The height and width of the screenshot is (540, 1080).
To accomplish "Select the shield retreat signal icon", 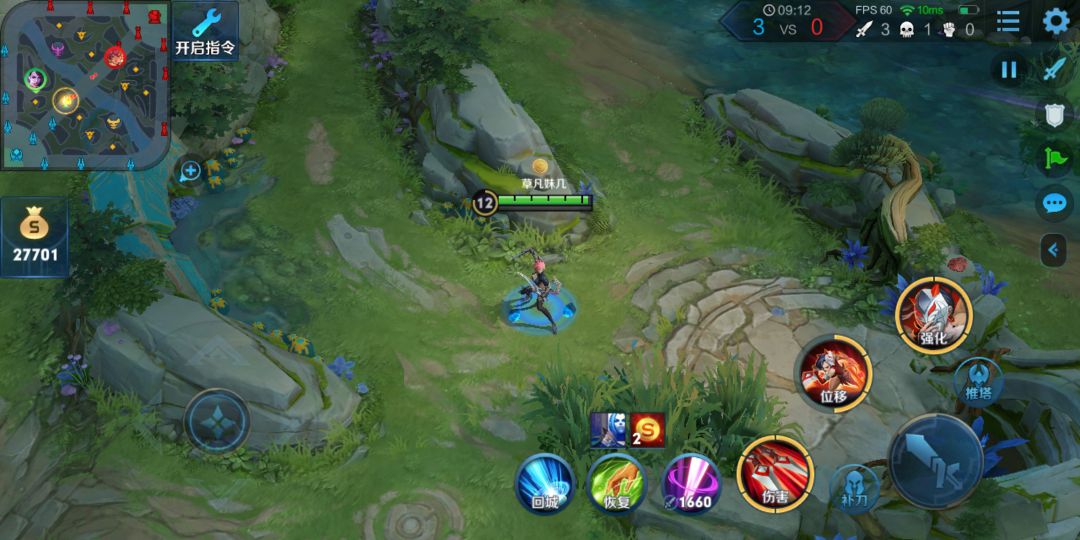I will click(x=1055, y=115).
